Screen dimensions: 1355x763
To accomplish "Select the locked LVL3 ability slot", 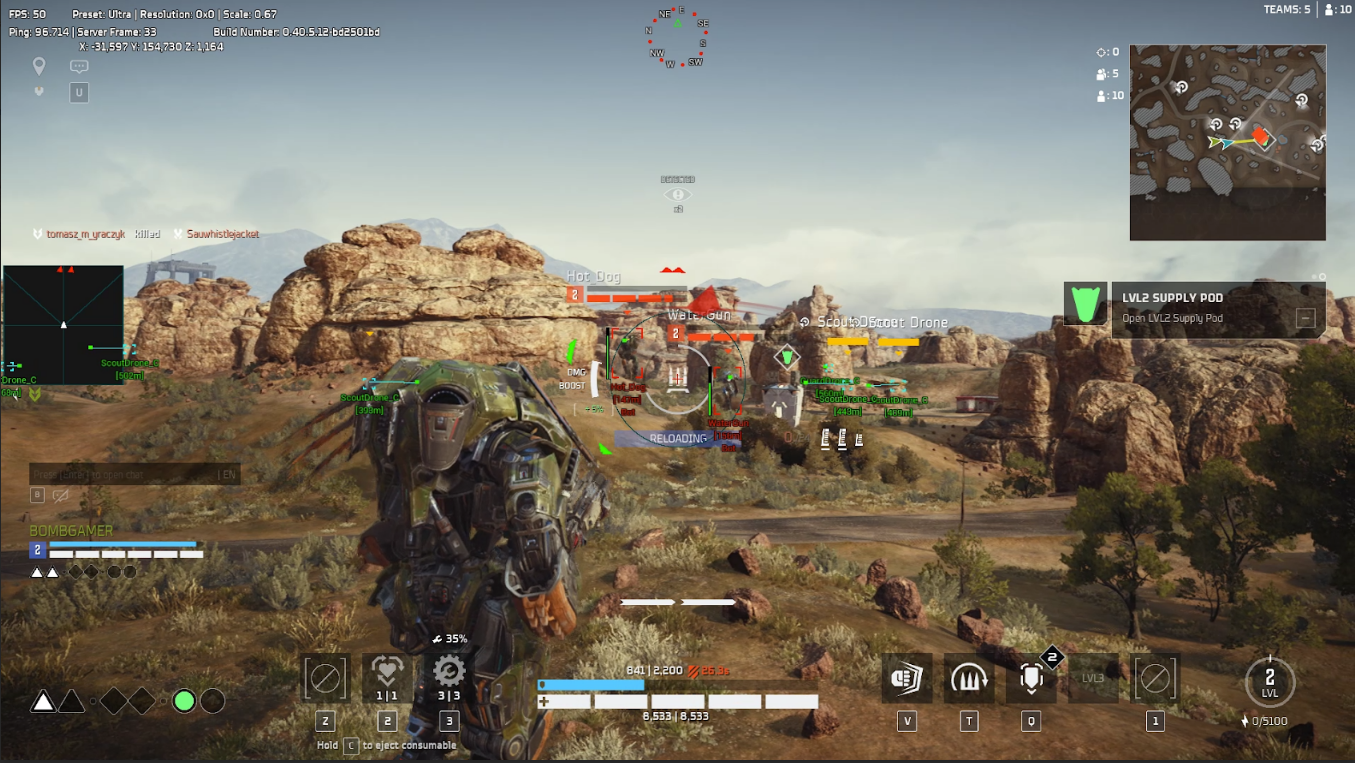I will point(1093,678).
